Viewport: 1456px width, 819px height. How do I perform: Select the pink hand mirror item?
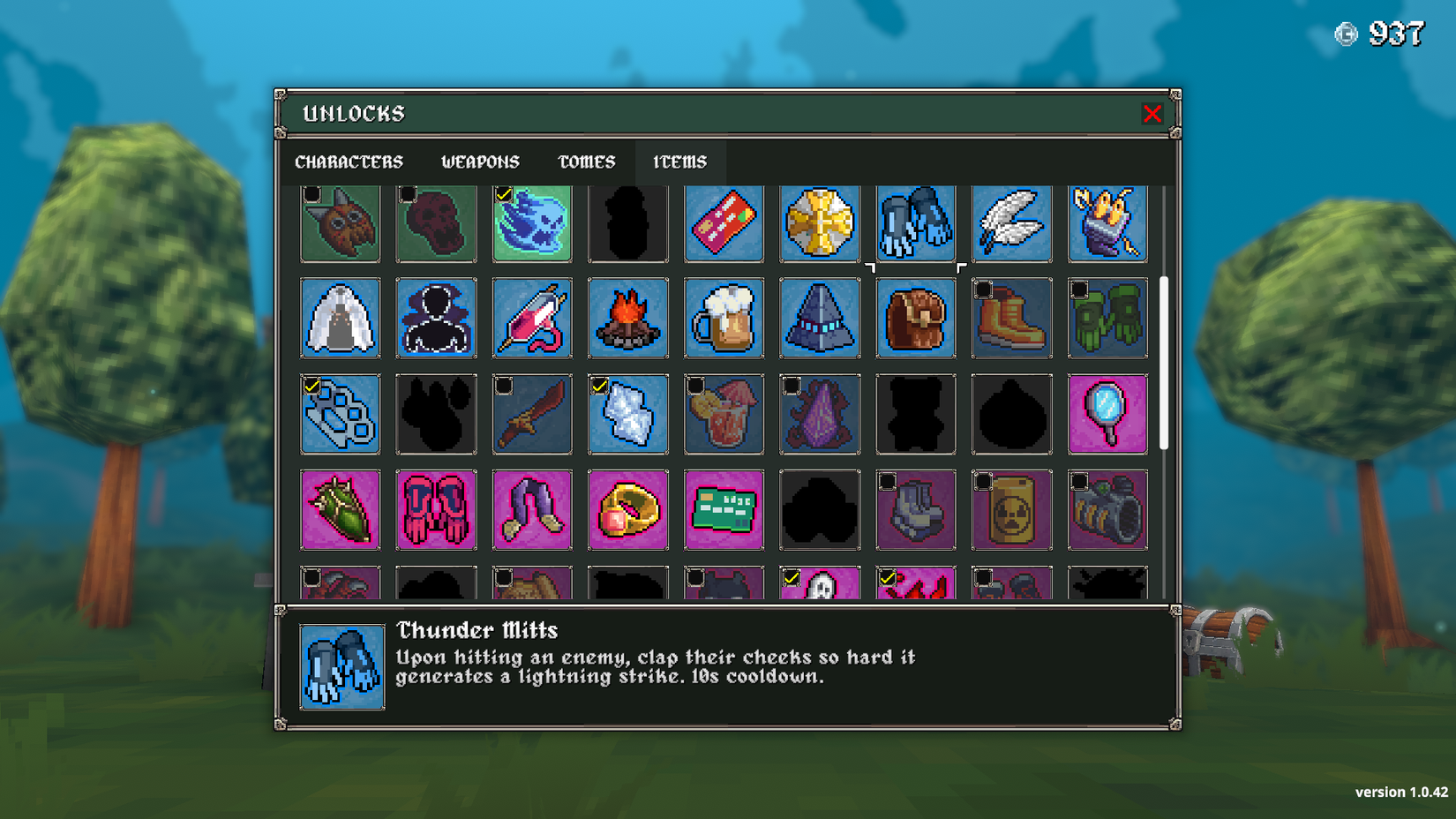pos(1107,414)
